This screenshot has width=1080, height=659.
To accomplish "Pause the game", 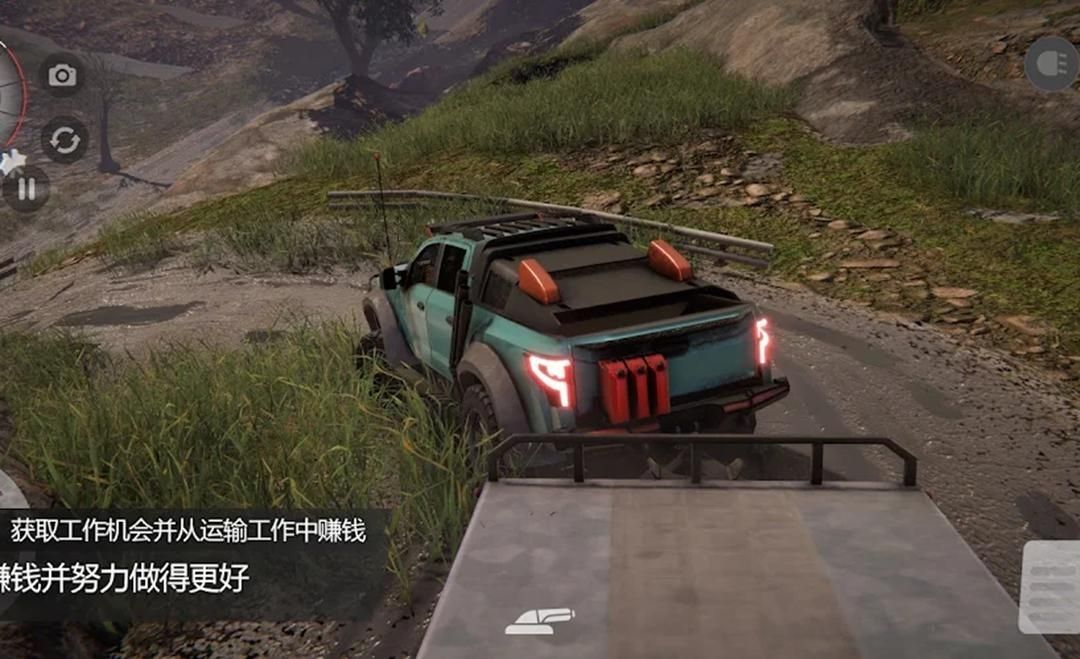I will coord(27,188).
